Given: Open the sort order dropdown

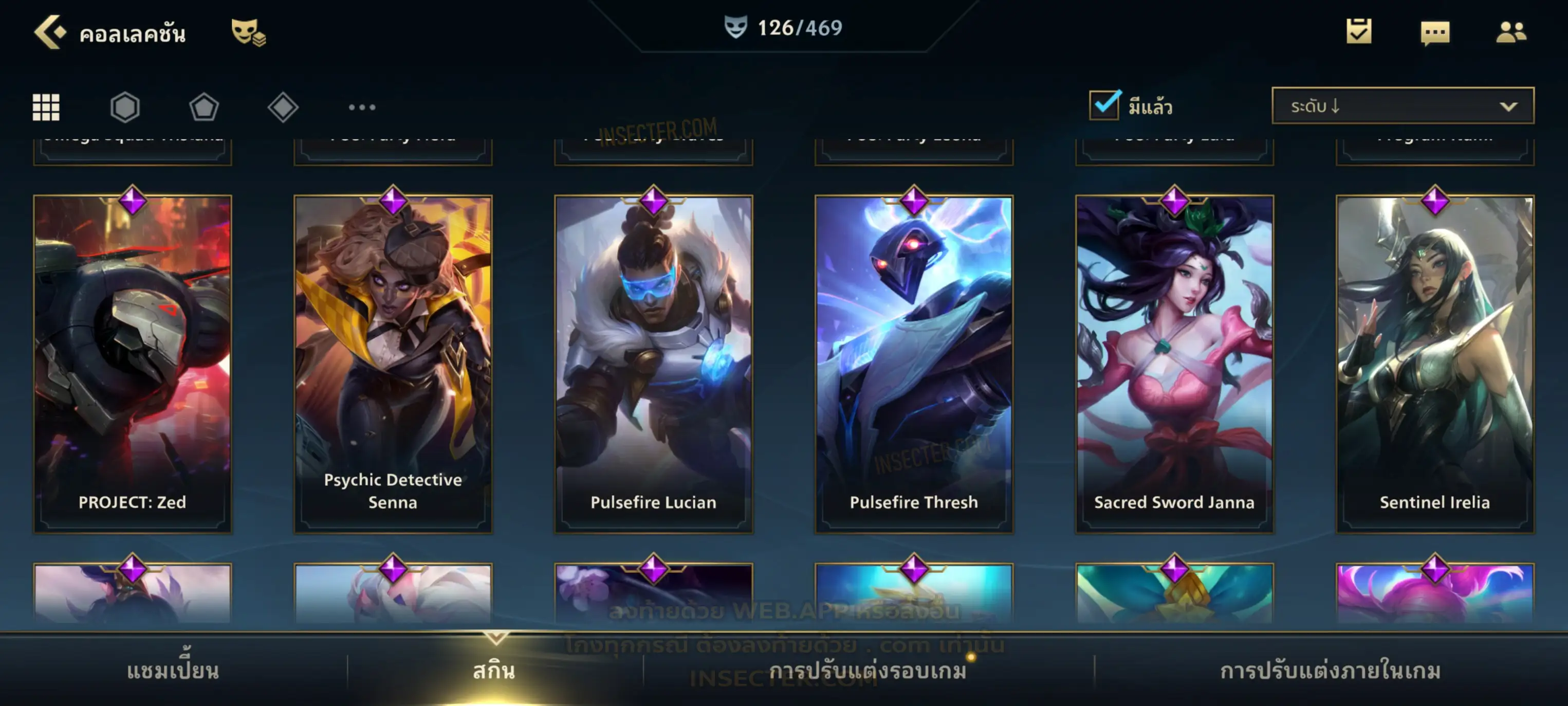Looking at the screenshot, I should pyautogui.click(x=1402, y=106).
